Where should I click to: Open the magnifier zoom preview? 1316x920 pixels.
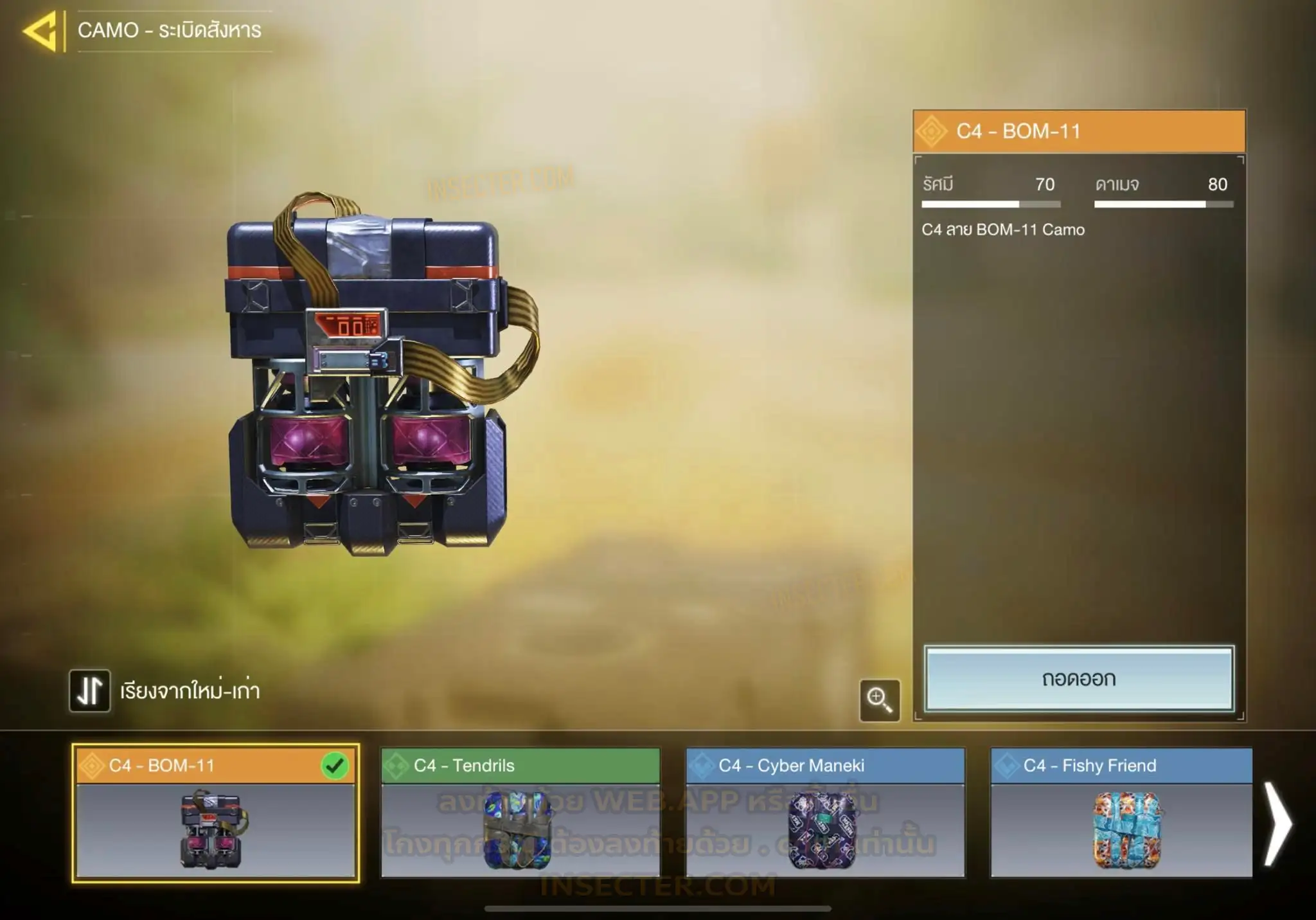click(879, 699)
